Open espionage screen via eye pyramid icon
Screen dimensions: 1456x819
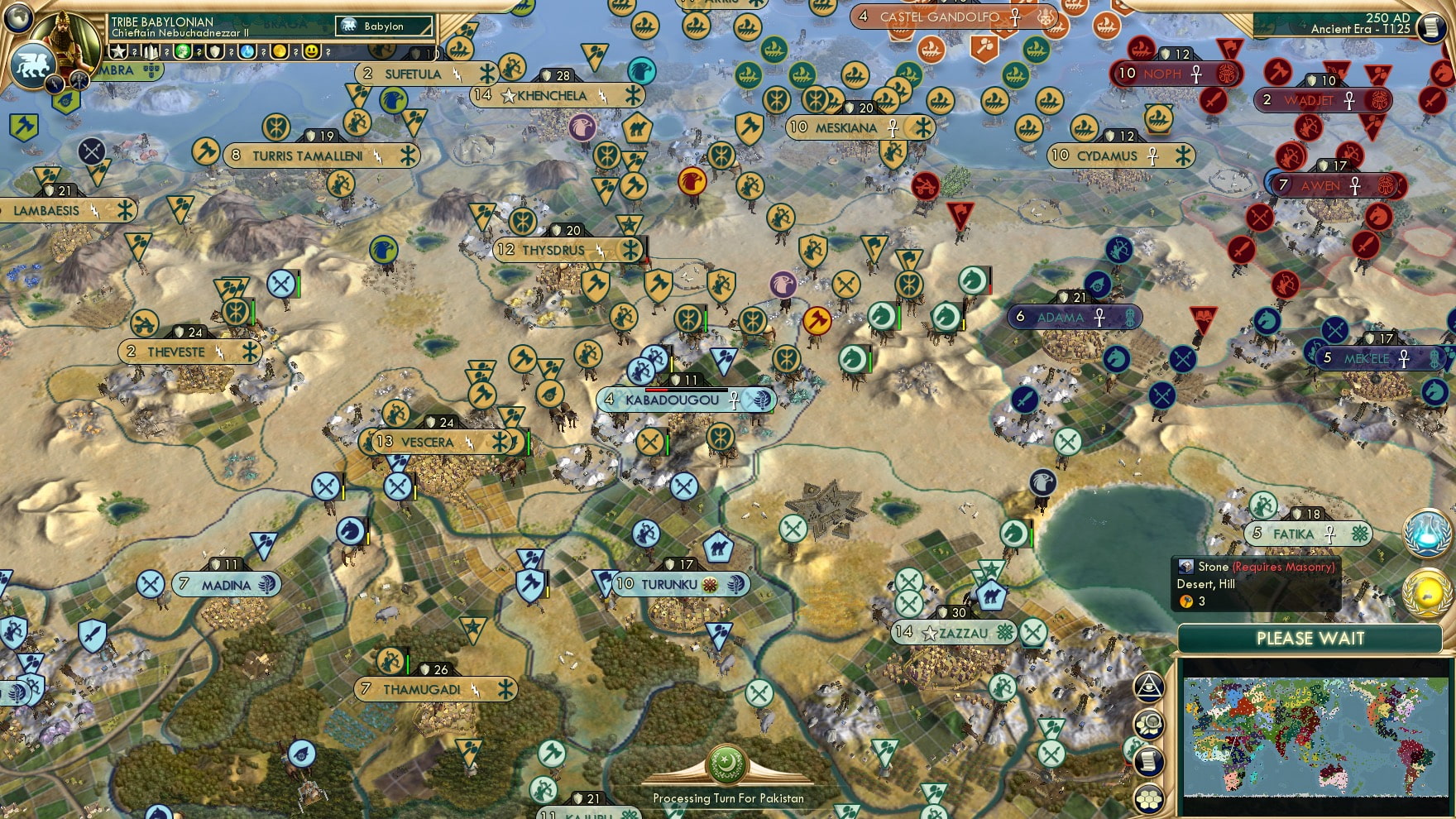[x=1149, y=687]
